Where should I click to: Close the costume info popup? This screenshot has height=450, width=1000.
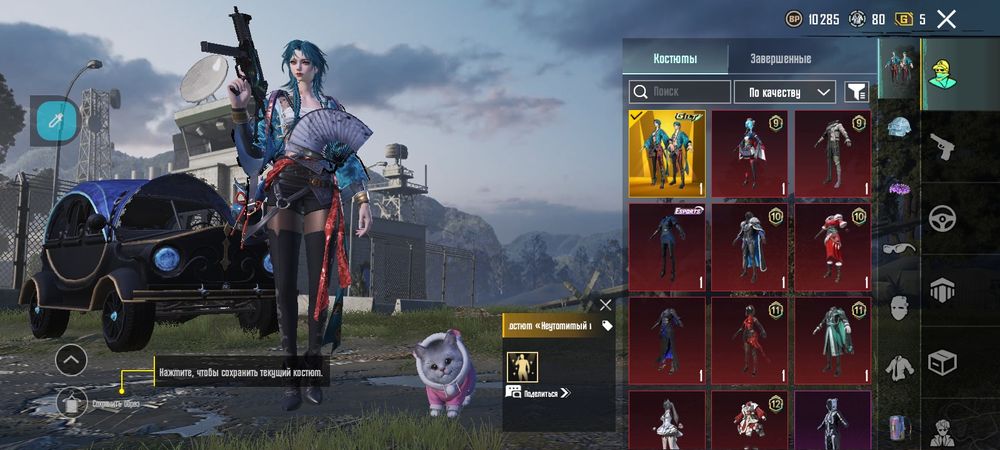click(605, 304)
